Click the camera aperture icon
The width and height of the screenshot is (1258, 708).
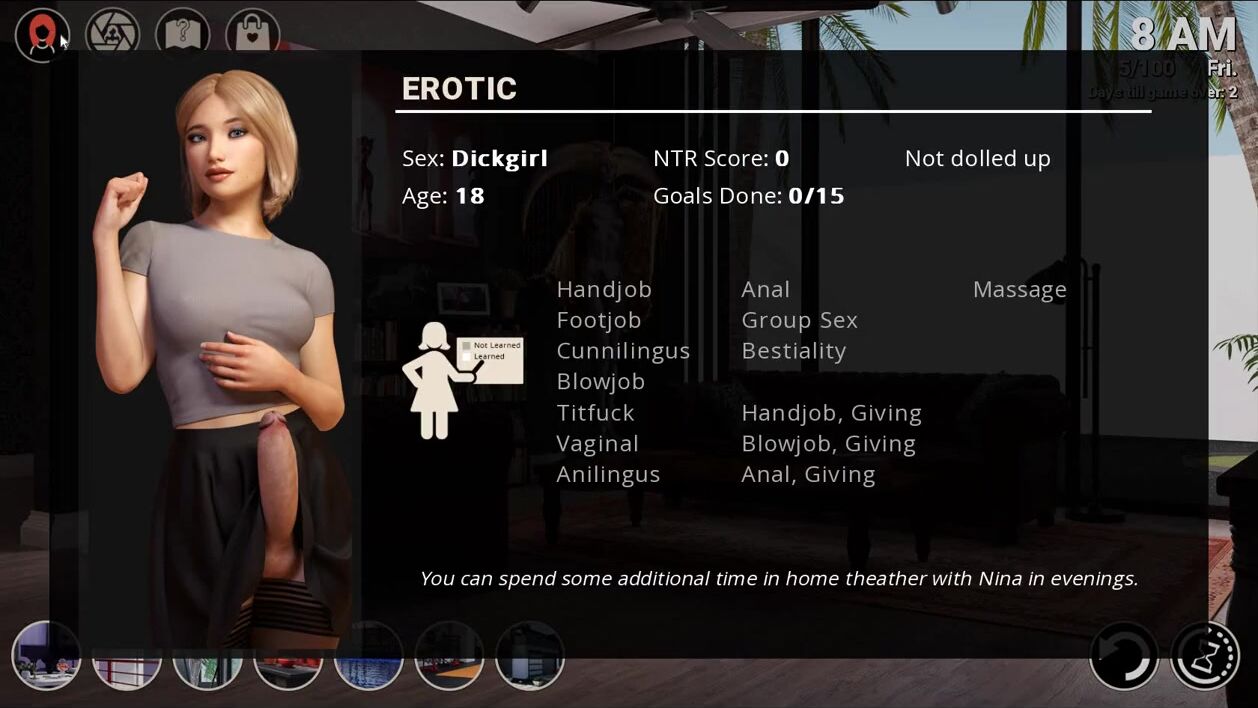coord(112,35)
